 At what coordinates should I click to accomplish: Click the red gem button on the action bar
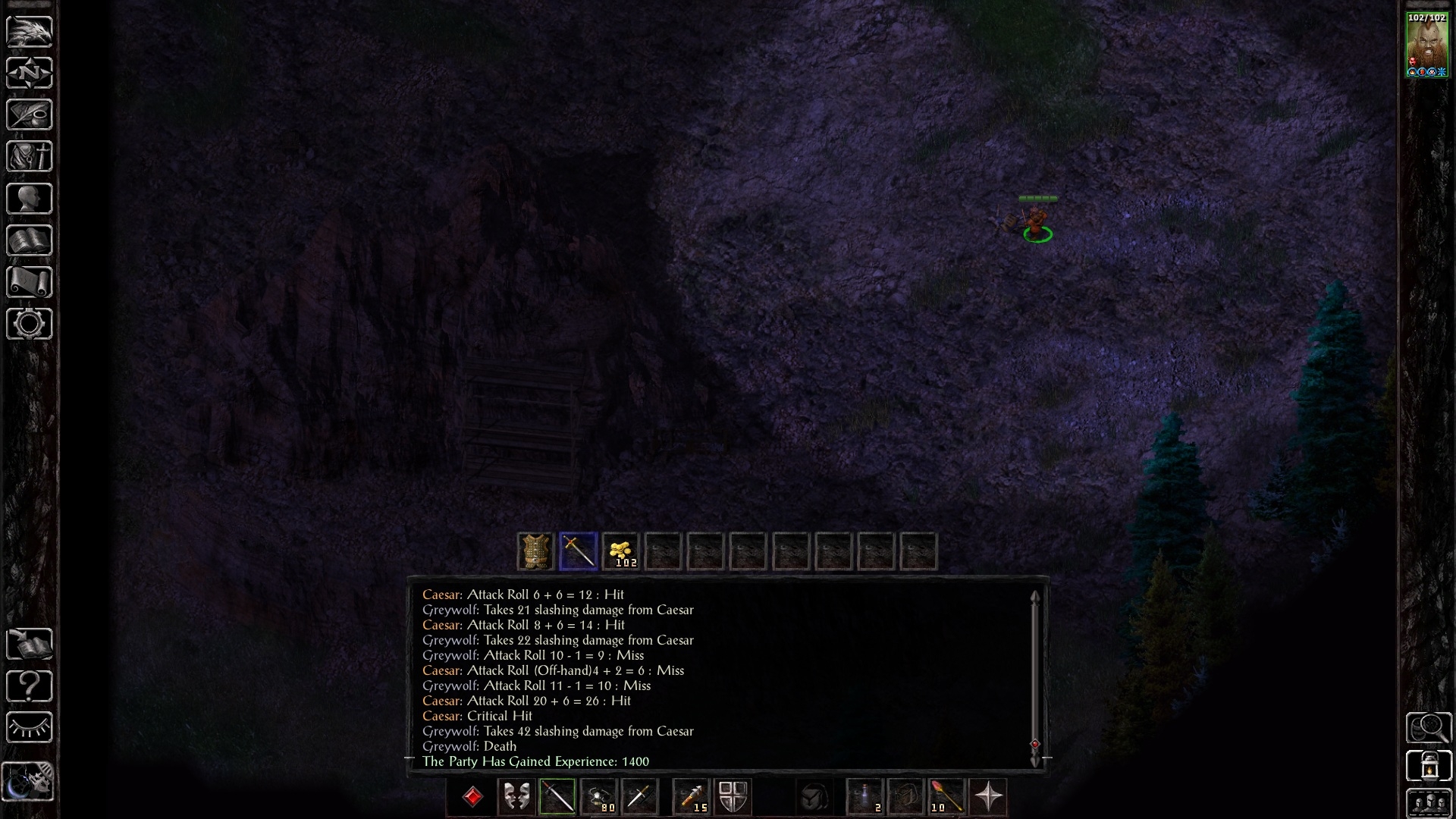click(x=472, y=797)
